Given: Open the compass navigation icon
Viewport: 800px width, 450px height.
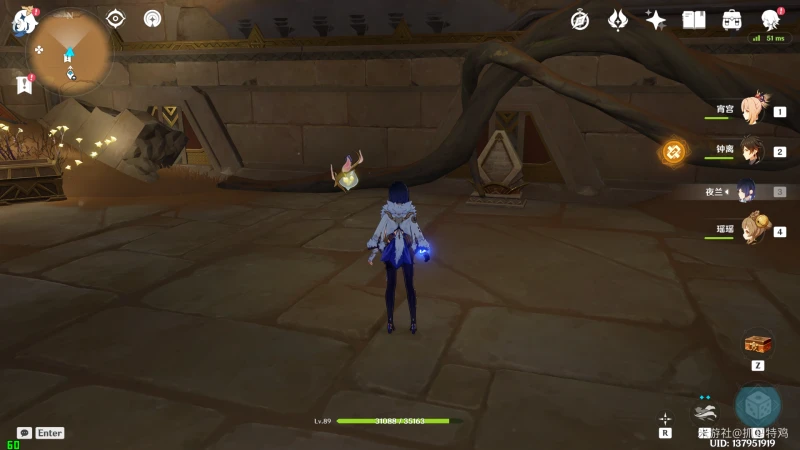Looking at the screenshot, I should tap(580, 19).
